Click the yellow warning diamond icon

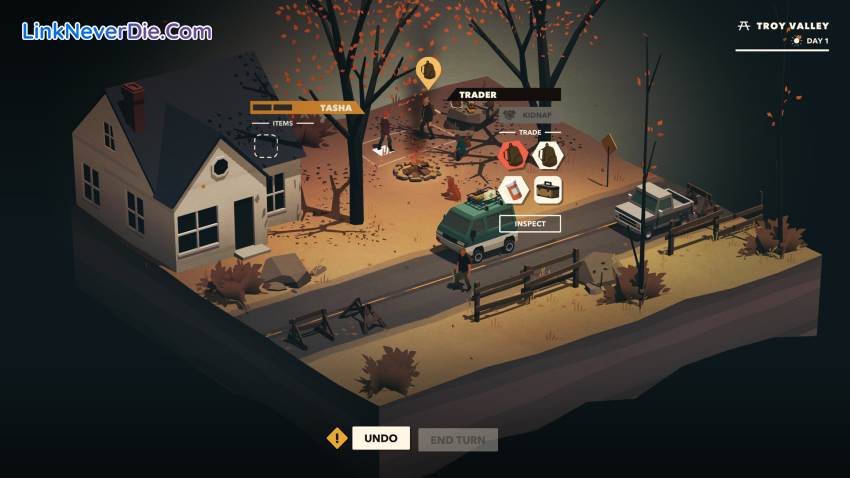337,438
